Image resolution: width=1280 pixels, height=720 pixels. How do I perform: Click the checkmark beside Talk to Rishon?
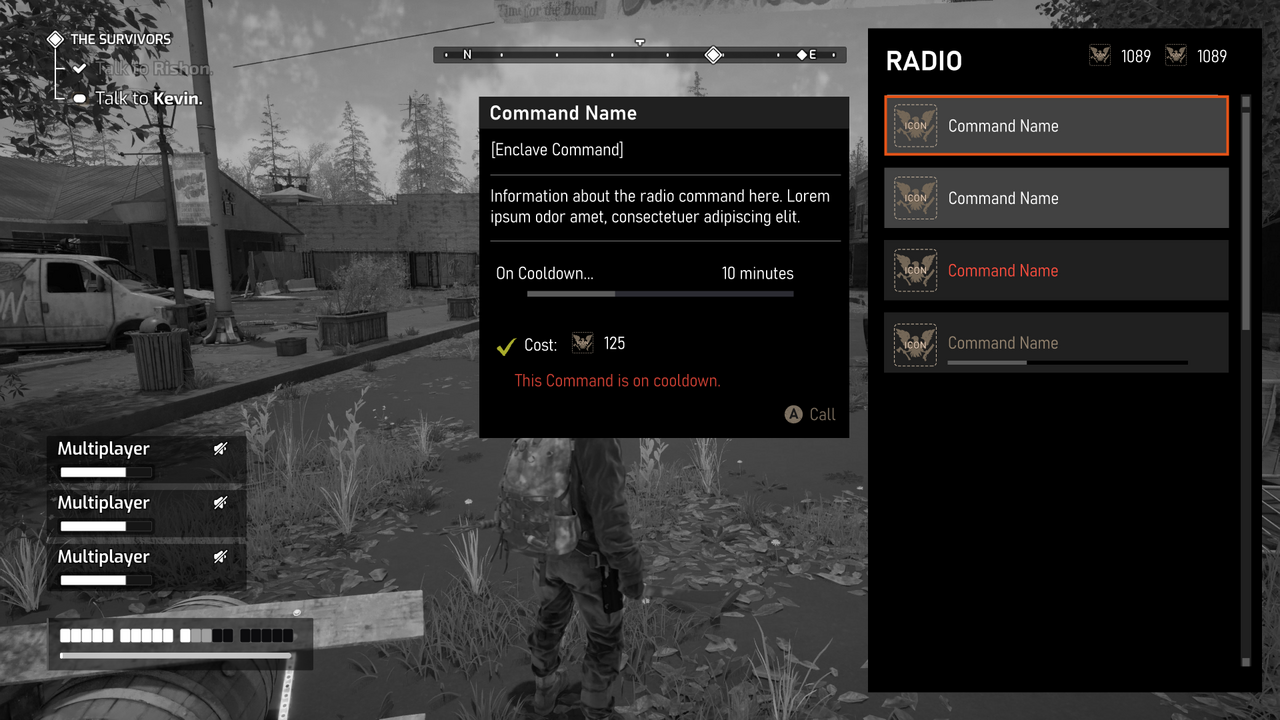click(x=79, y=67)
